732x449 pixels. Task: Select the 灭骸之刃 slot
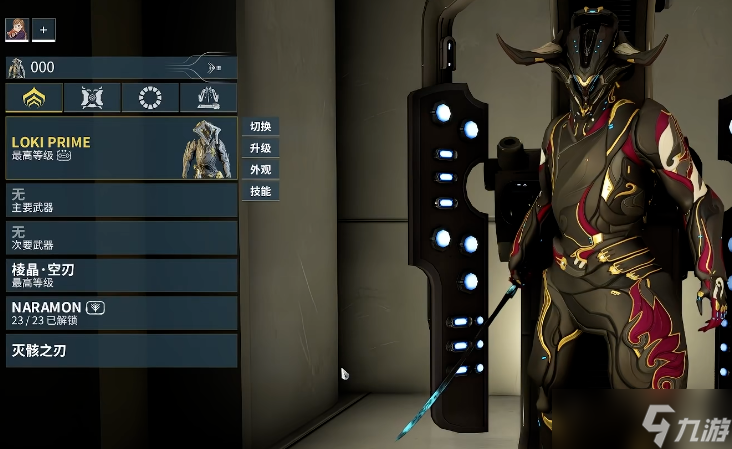(x=121, y=350)
